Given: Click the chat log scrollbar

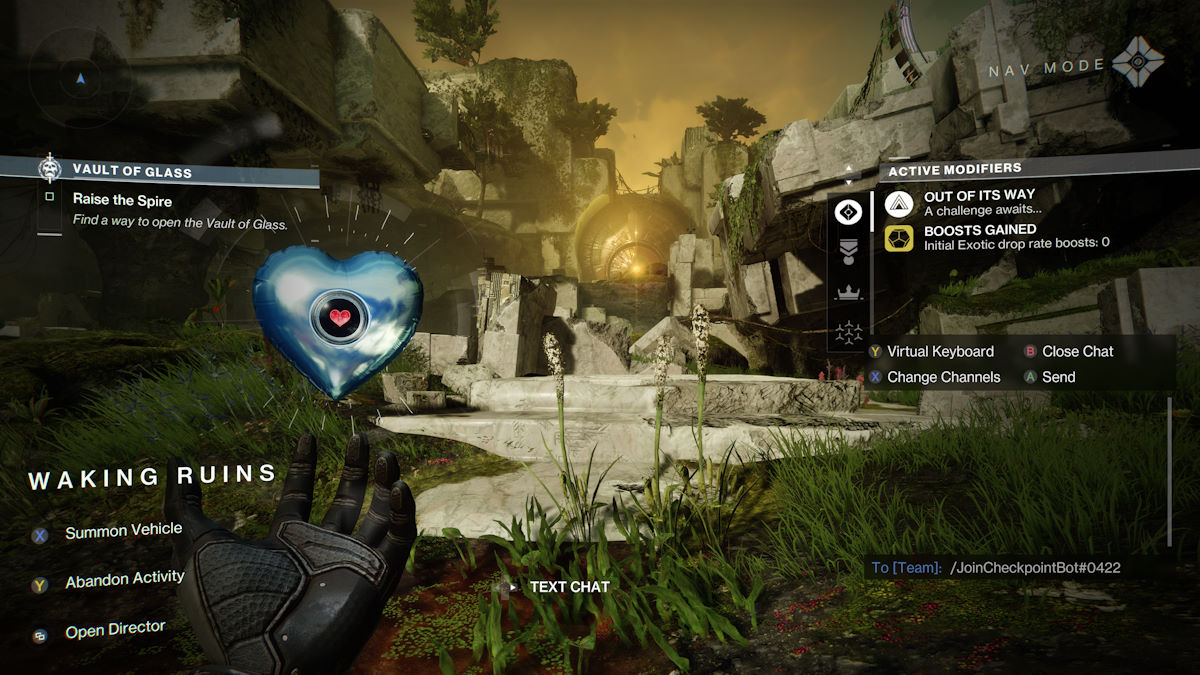Looking at the screenshot, I should pyautogui.click(x=1168, y=470).
